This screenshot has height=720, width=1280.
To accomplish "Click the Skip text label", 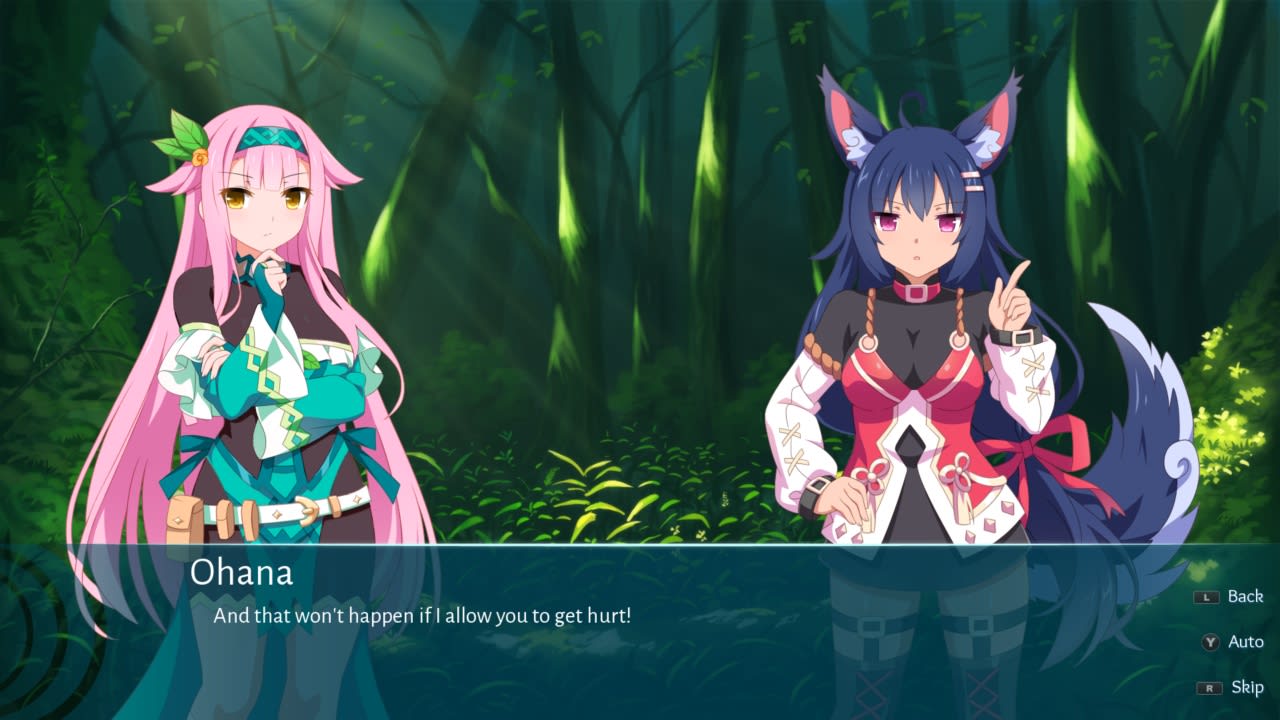I will [1247, 688].
